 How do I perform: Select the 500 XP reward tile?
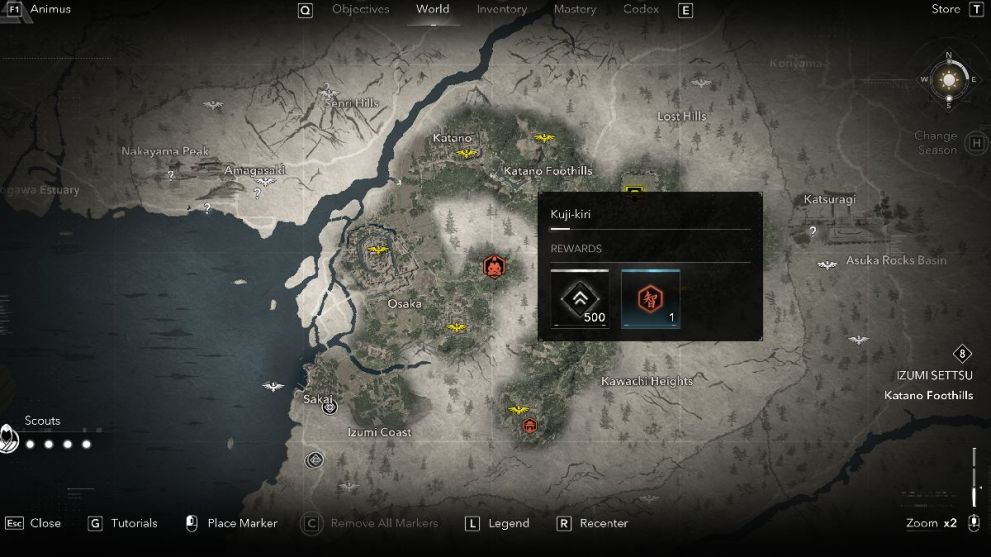(x=579, y=298)
